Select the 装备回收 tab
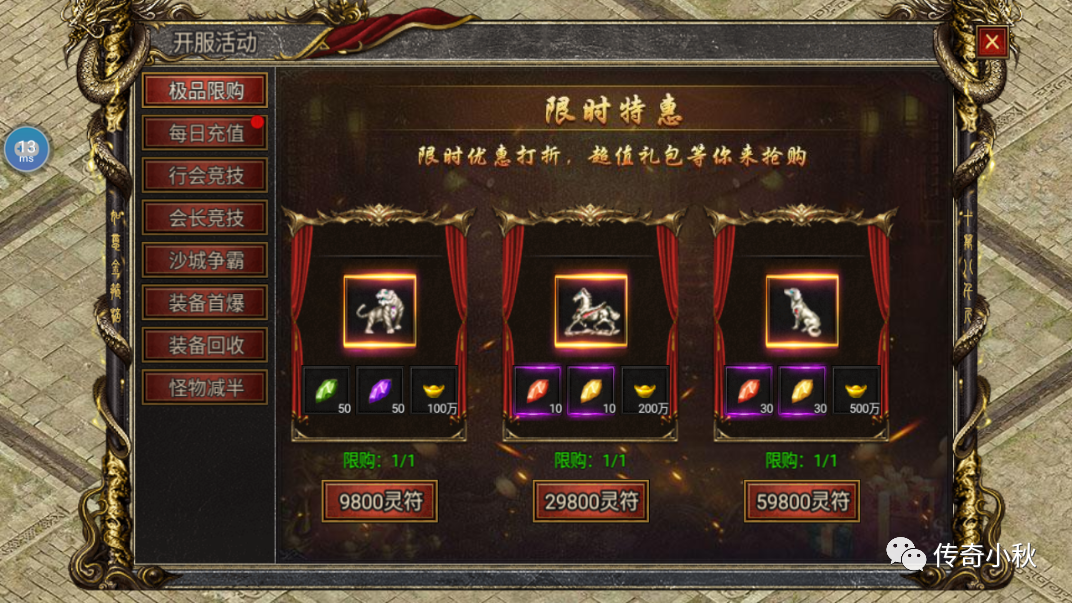Image resolution: width=1072 pixels, height=603 pixels. pos(205,345)
